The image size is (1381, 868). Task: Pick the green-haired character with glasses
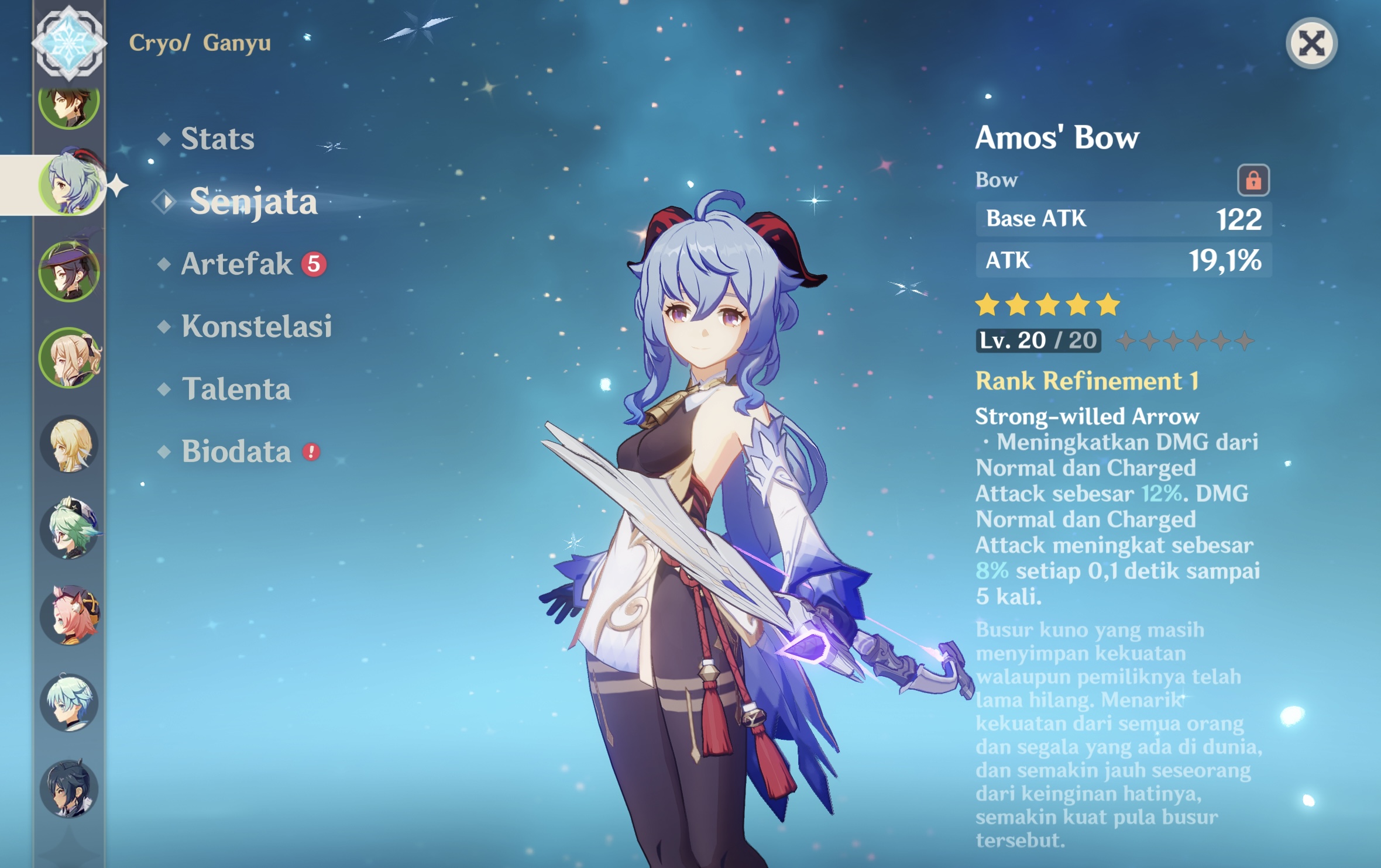pos(69,529)
